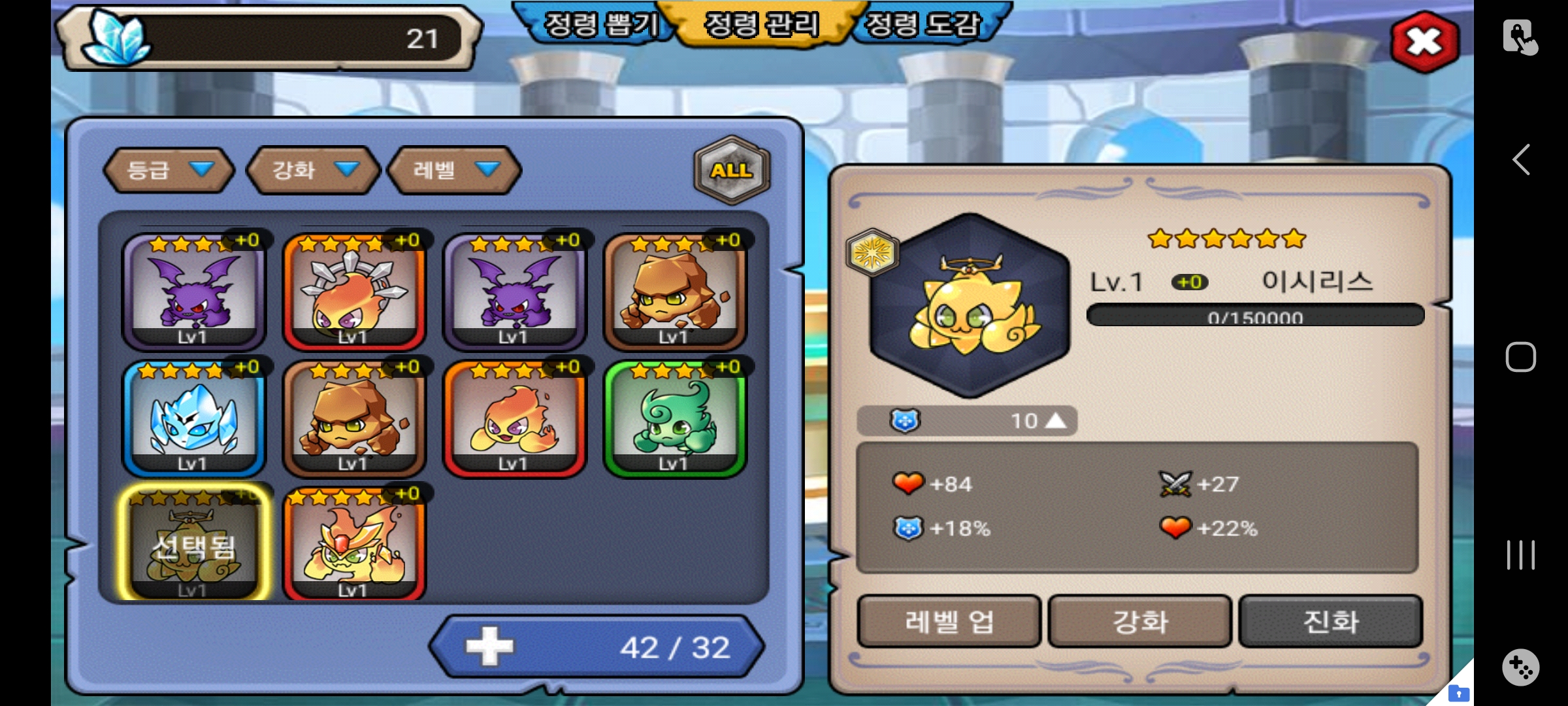Toggle the ALL filter hexagon button
Viewport: 1568px width, 706px height.
[732, 170]
